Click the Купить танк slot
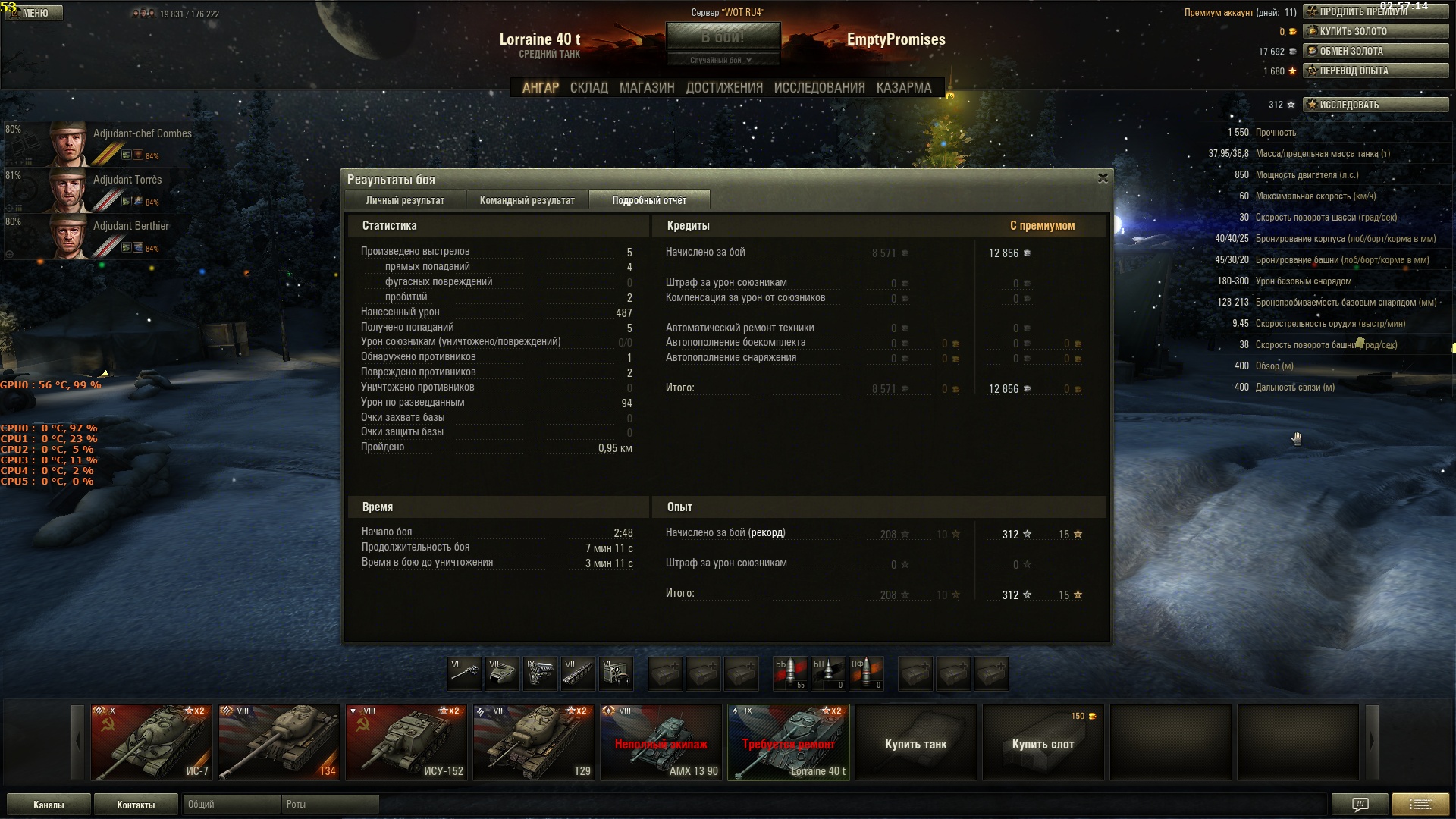This screenshot has height=819, width=1456. (x=915, y=743)
